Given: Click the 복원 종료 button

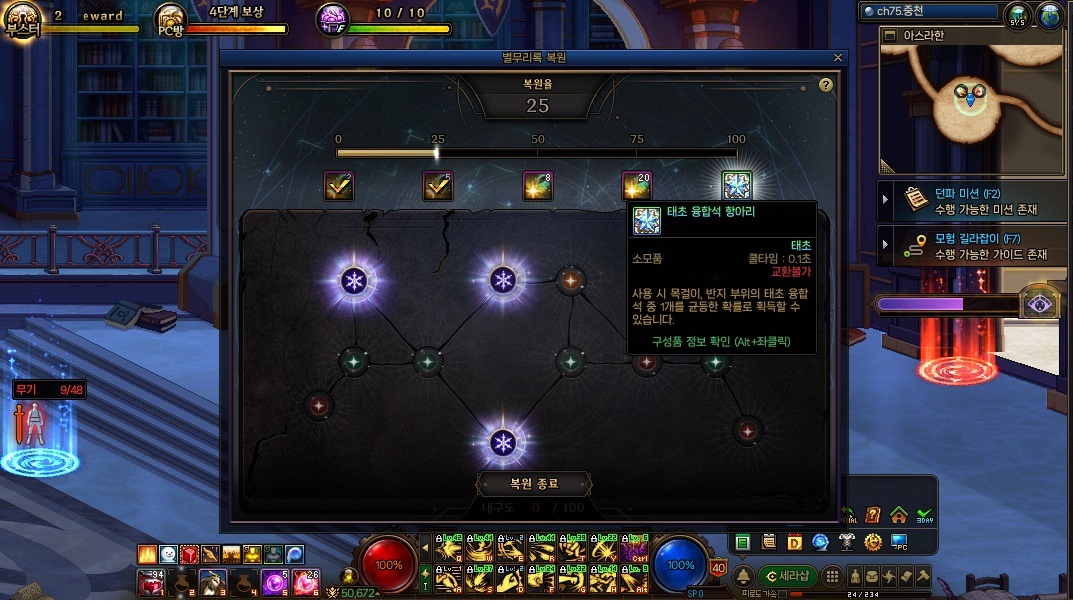Looking at the screenshot, I should tap(533, 484).
